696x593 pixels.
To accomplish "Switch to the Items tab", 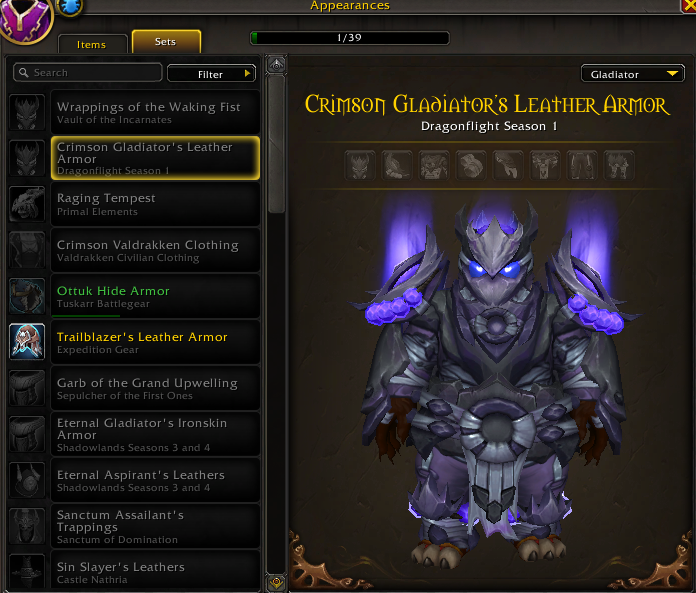I will (x=91, y=44).
